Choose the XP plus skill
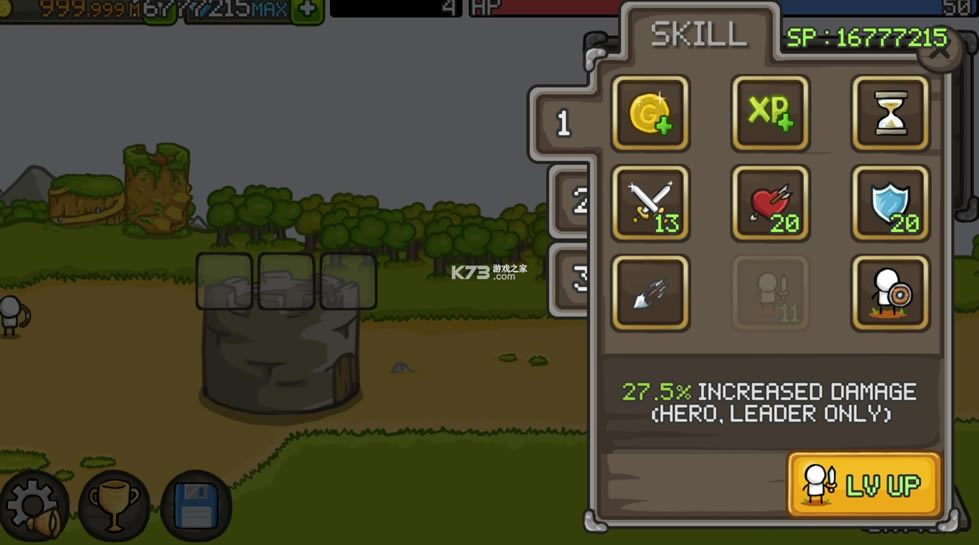The image size is (979, 545). [770, 113]
